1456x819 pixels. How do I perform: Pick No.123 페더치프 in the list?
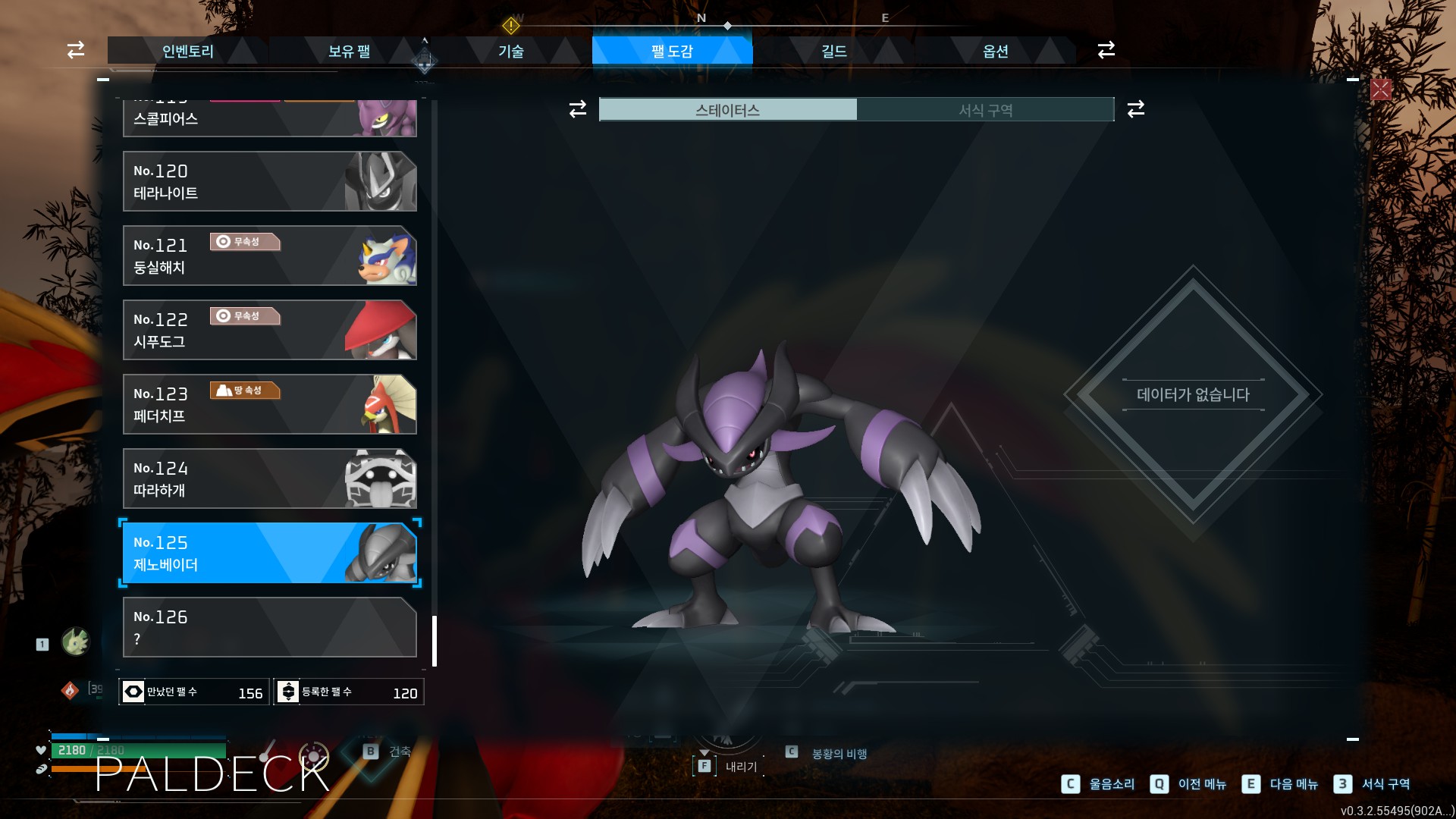tap(269, 404)
